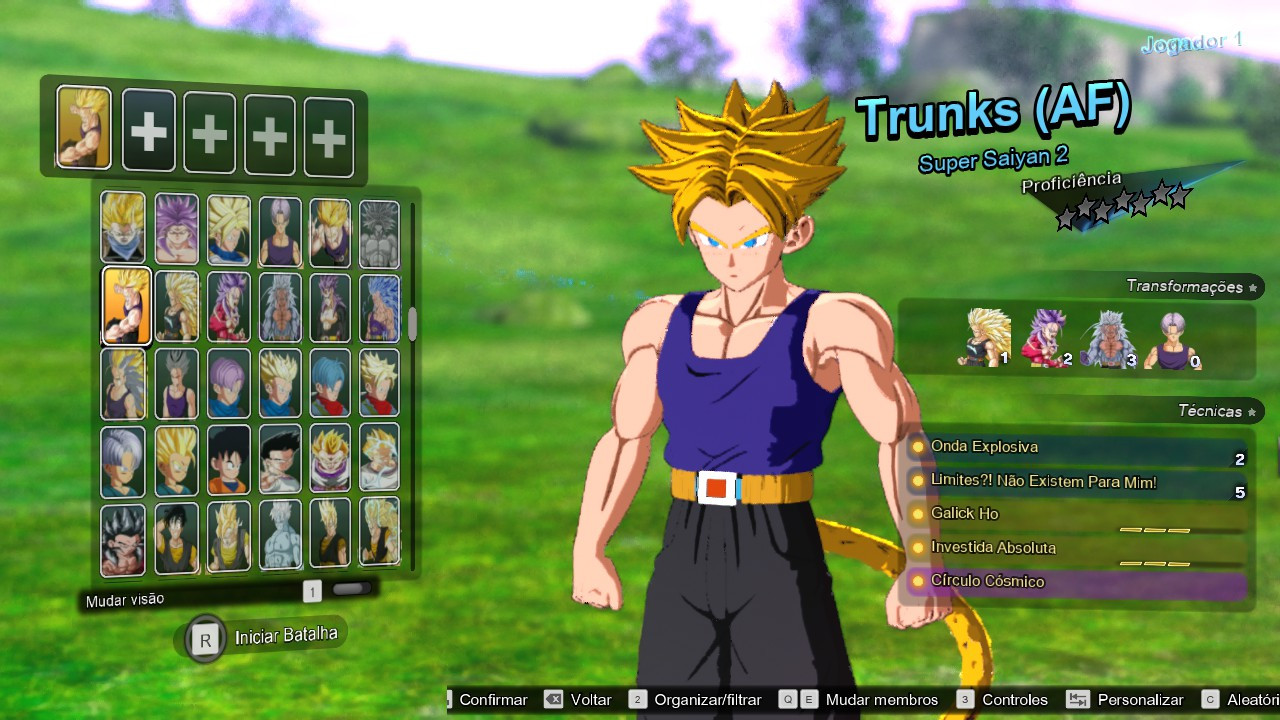The image size is (1280, 720).
Task: Select the Onda Explosiva technique
Action: click(1076, 447)
